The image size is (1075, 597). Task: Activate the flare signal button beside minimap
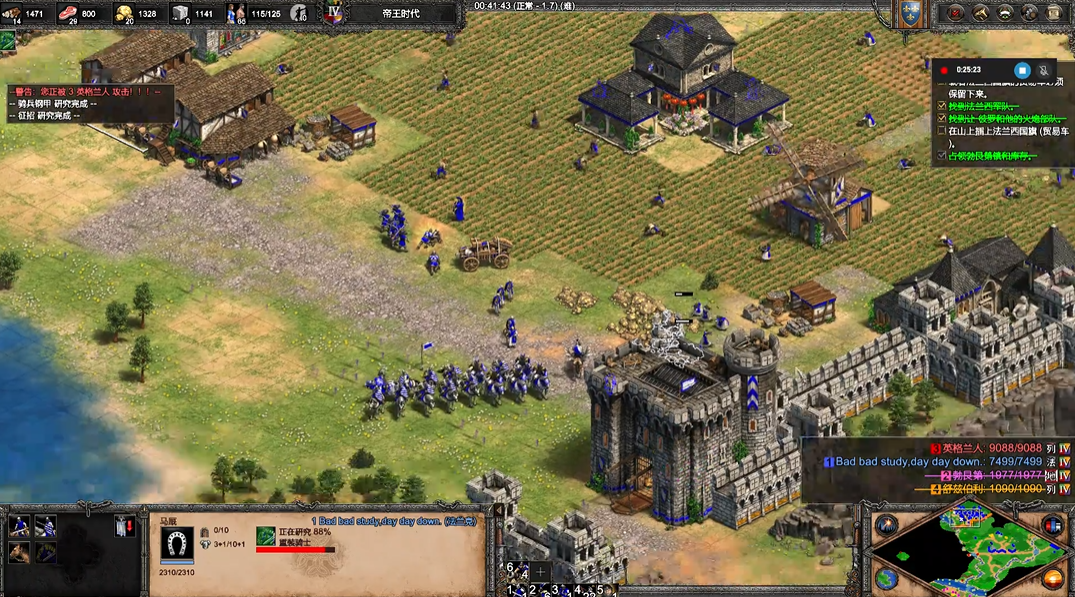886,525
